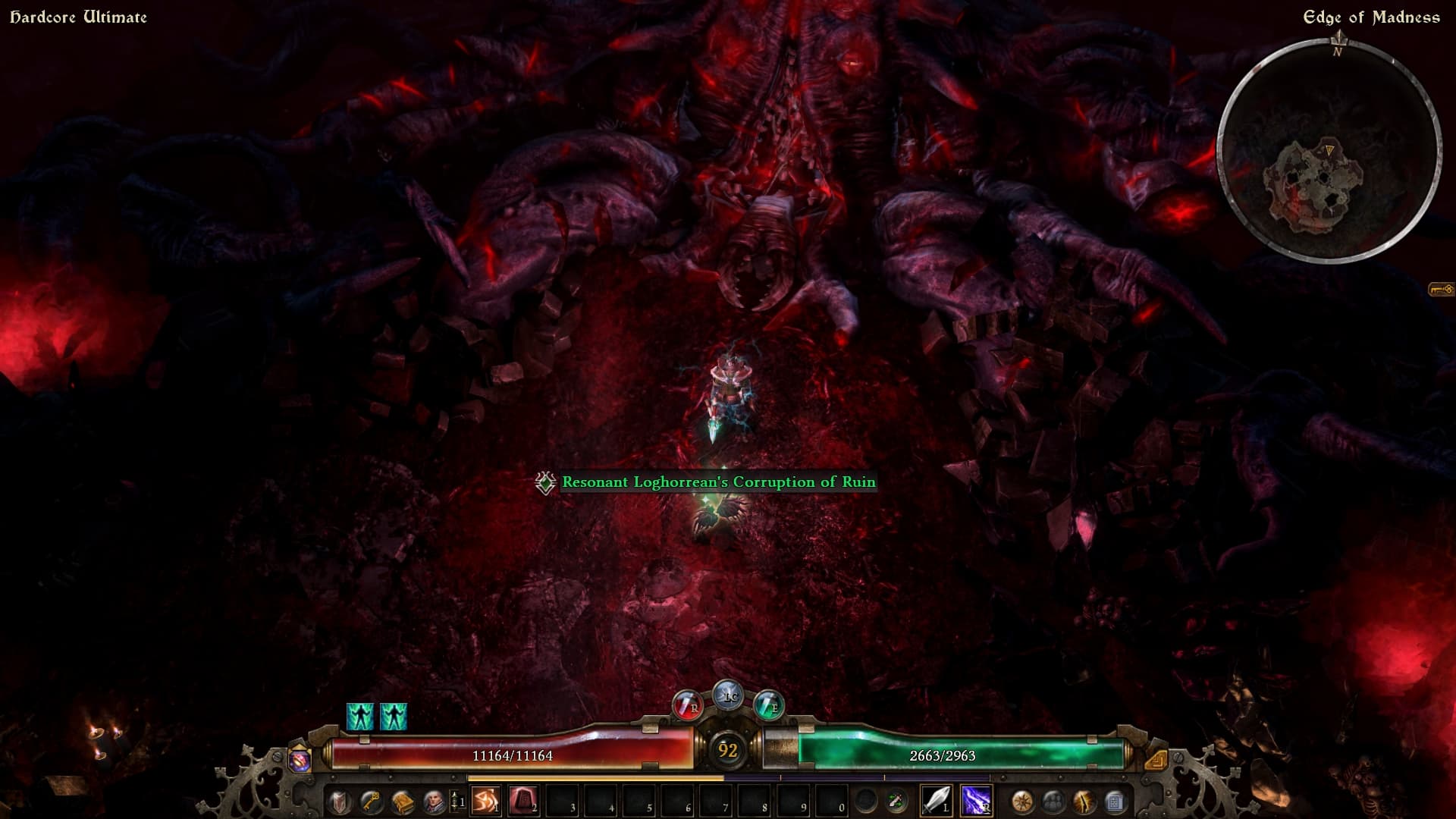Image resolution: width=1456 pixels, height=819 pixels.
Task: Open the blue document icon menu
Action: 1115,801
